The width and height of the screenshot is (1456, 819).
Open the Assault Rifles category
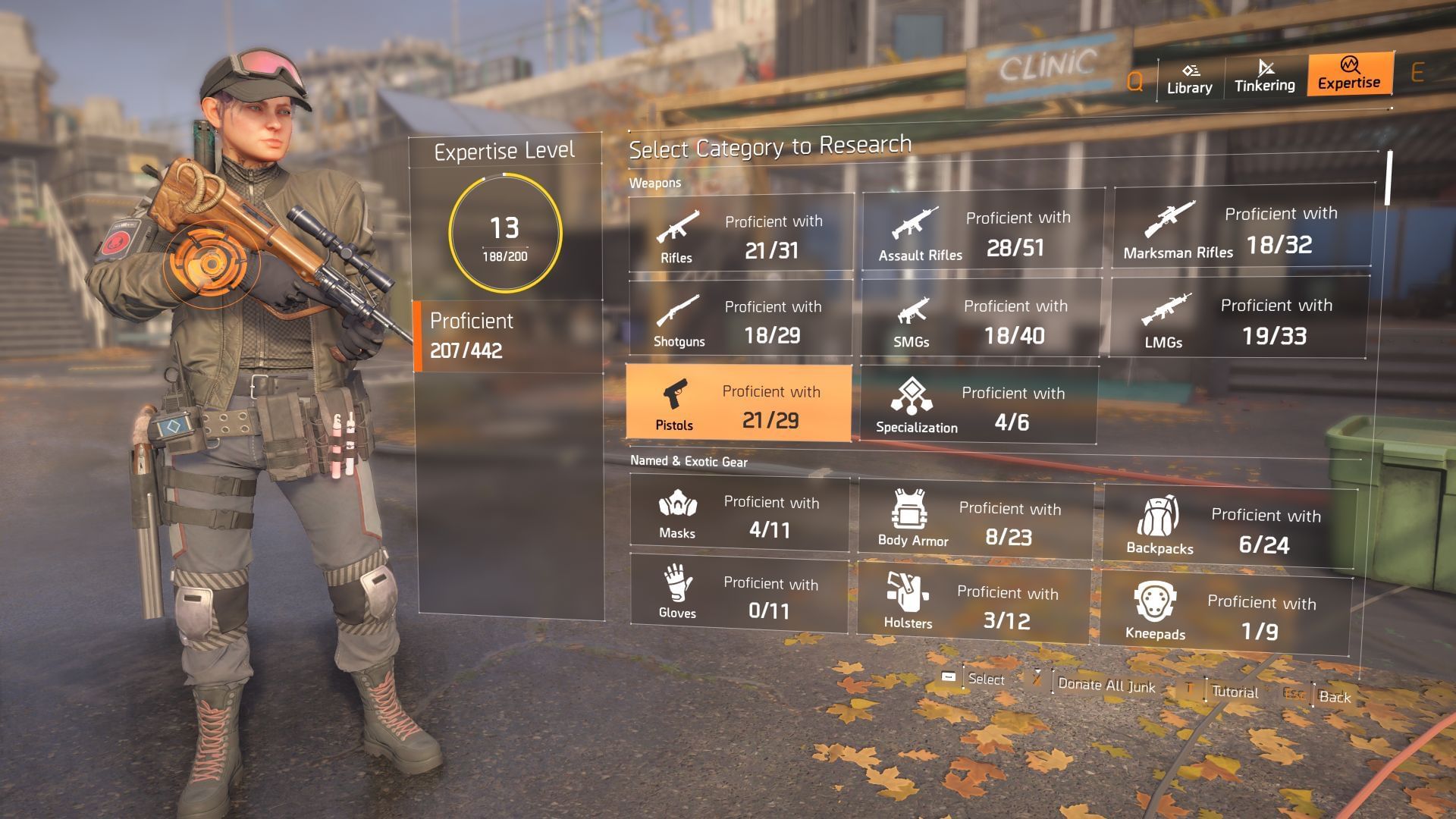[x=983, y=231]
